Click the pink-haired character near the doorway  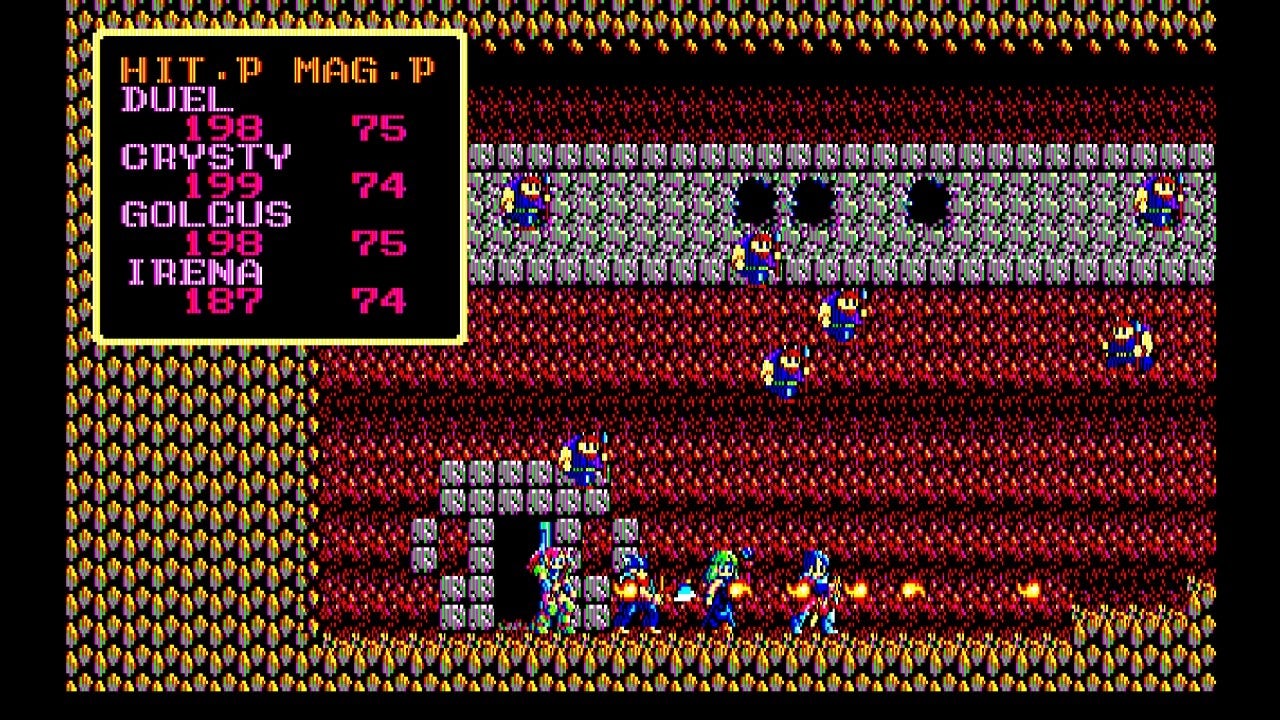pyautogui.click(x=555, y=585)
